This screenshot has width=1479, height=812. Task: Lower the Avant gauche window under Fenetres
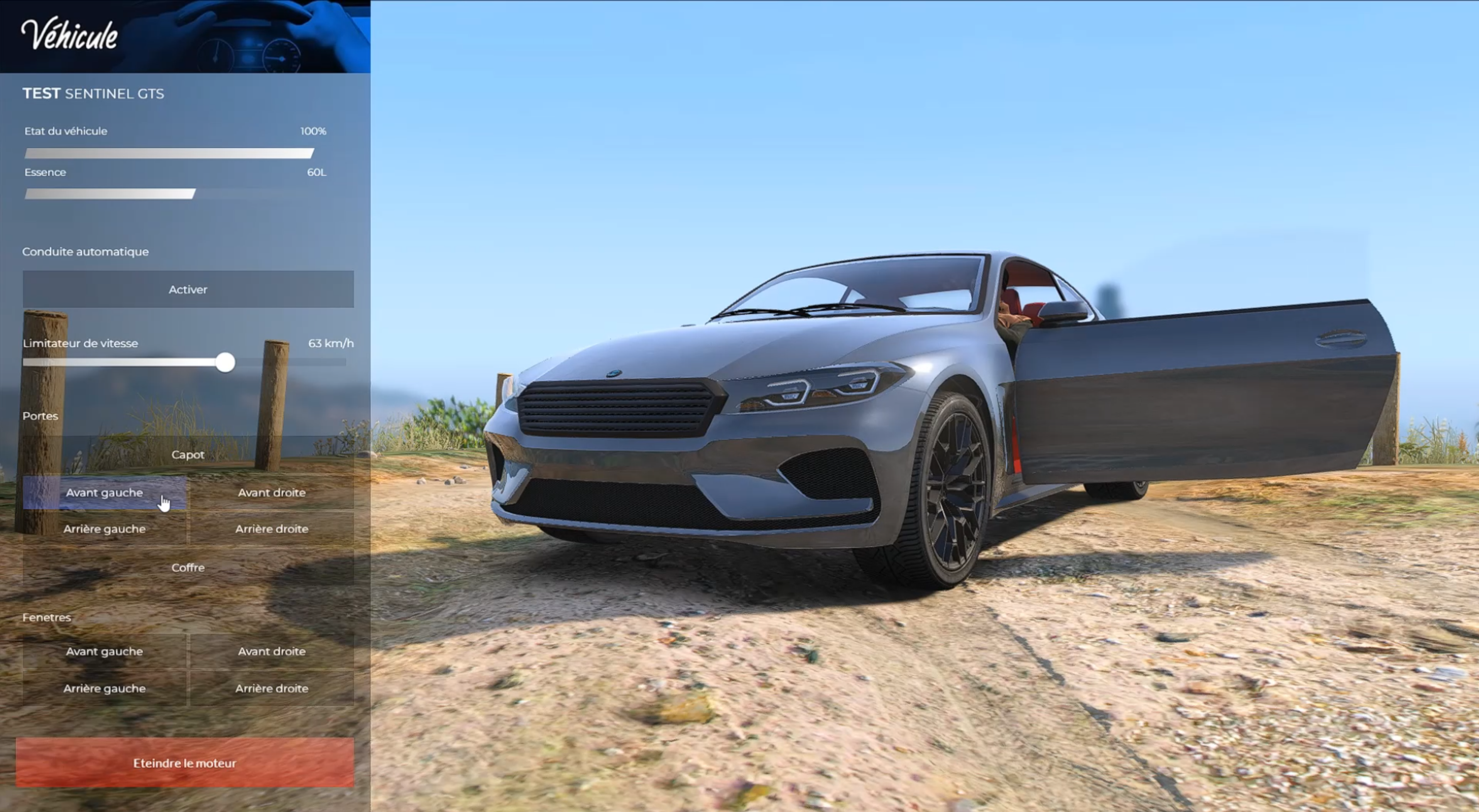[x=105, y=651]
